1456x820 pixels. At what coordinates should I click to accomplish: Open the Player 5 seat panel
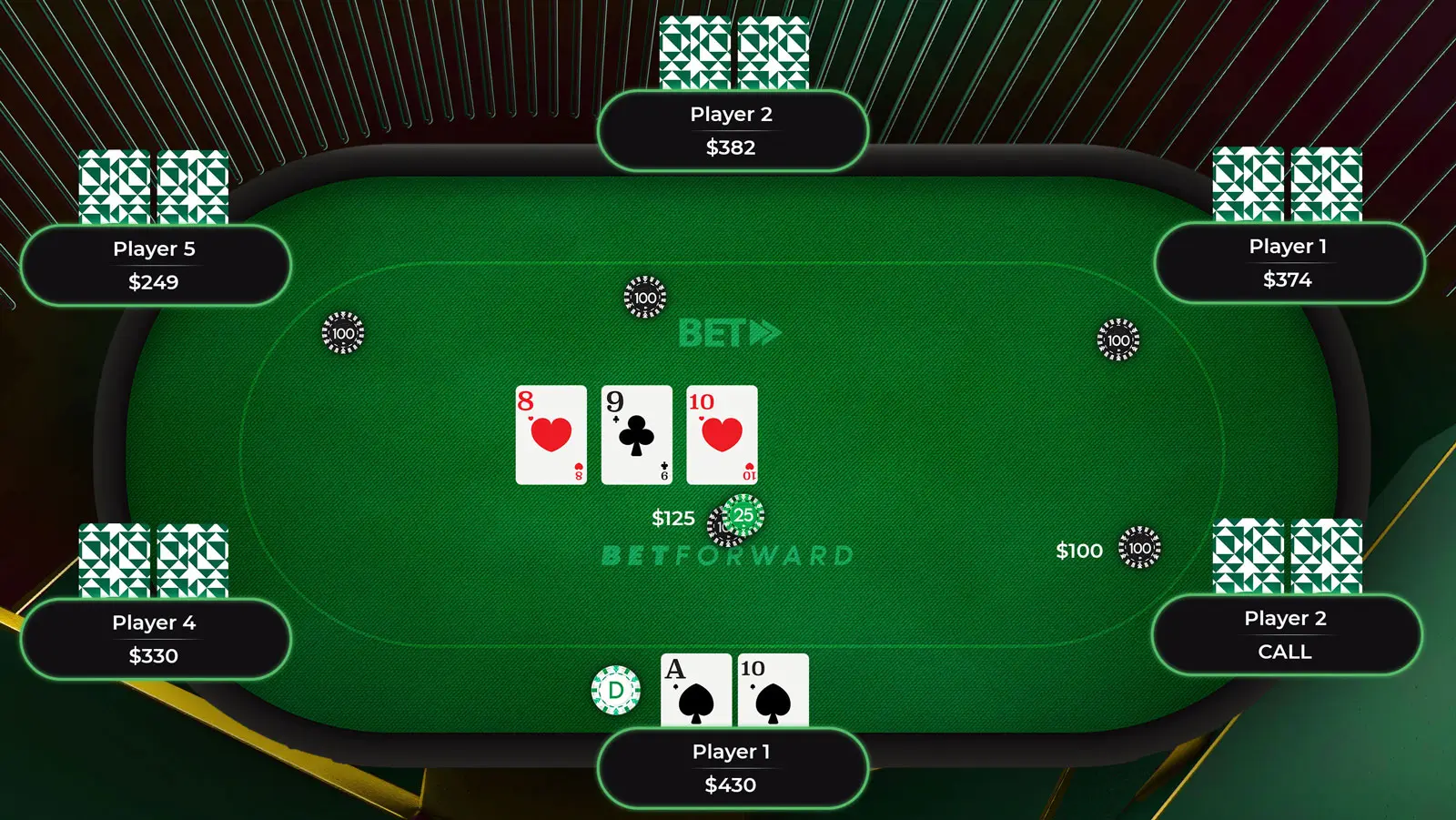tap(155, 265)
